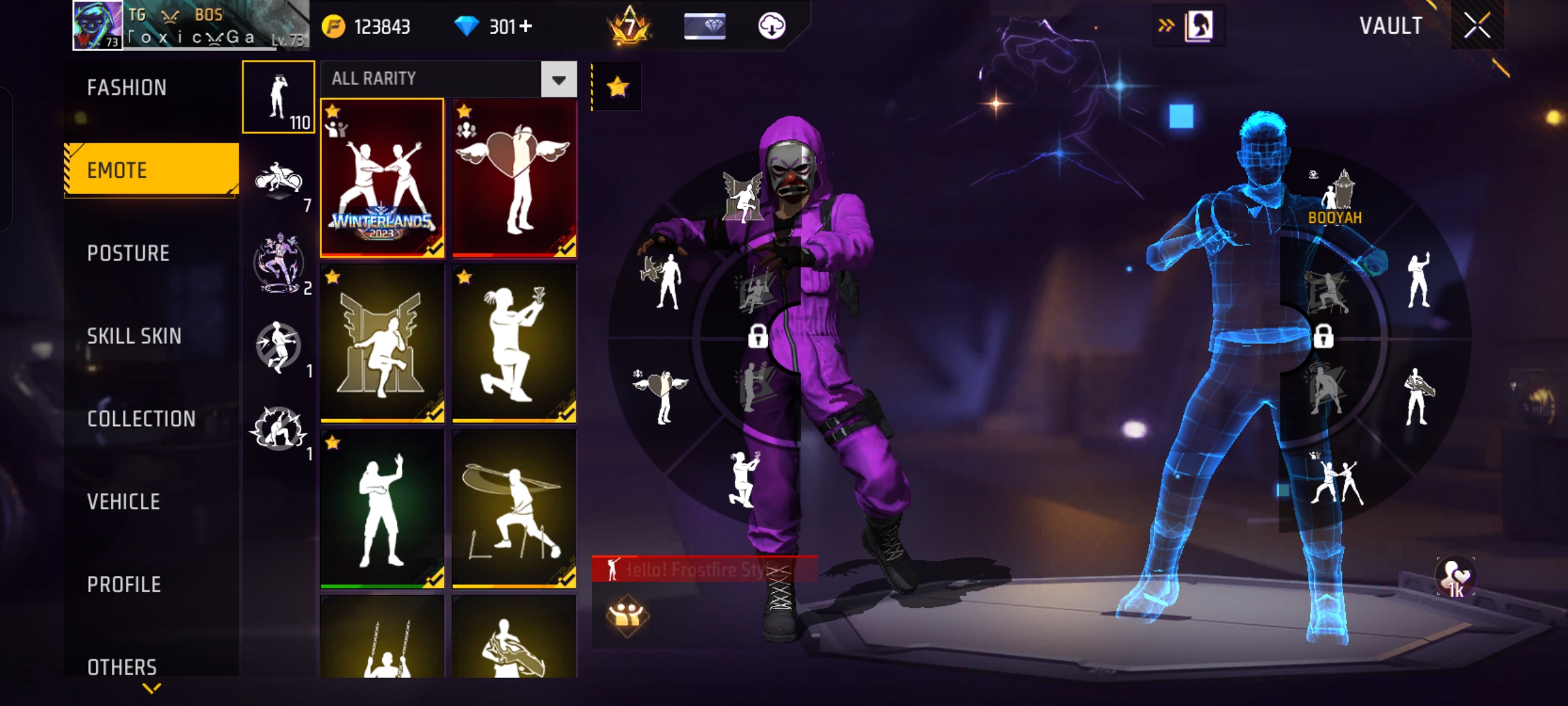Close the Vault screen
The width and height of the screenshot is (1568, 706).
(x=1477, y=26)
